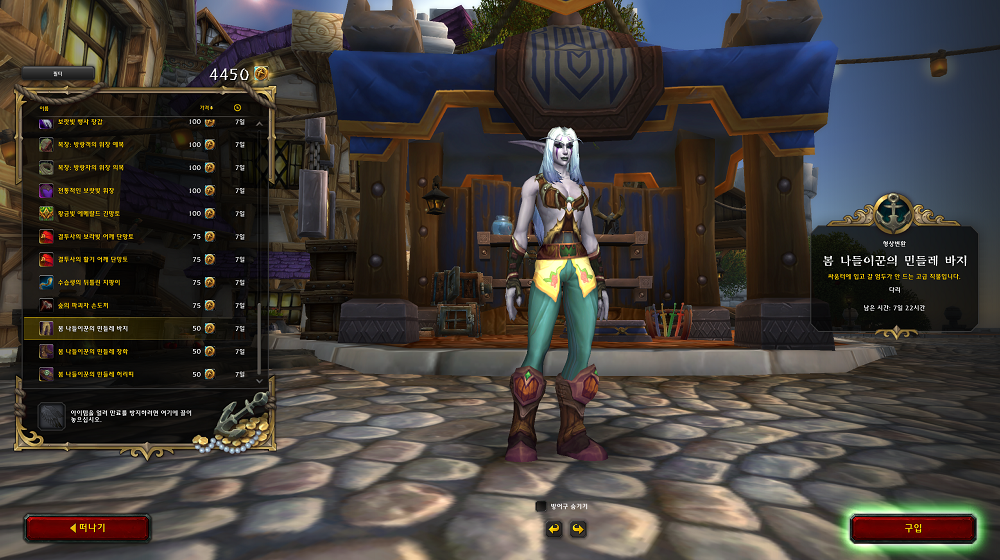Pick 황금빛 에메랄드 긴망토 from list
Viewport: 1000px width, 560px height.
coord(140,213)
